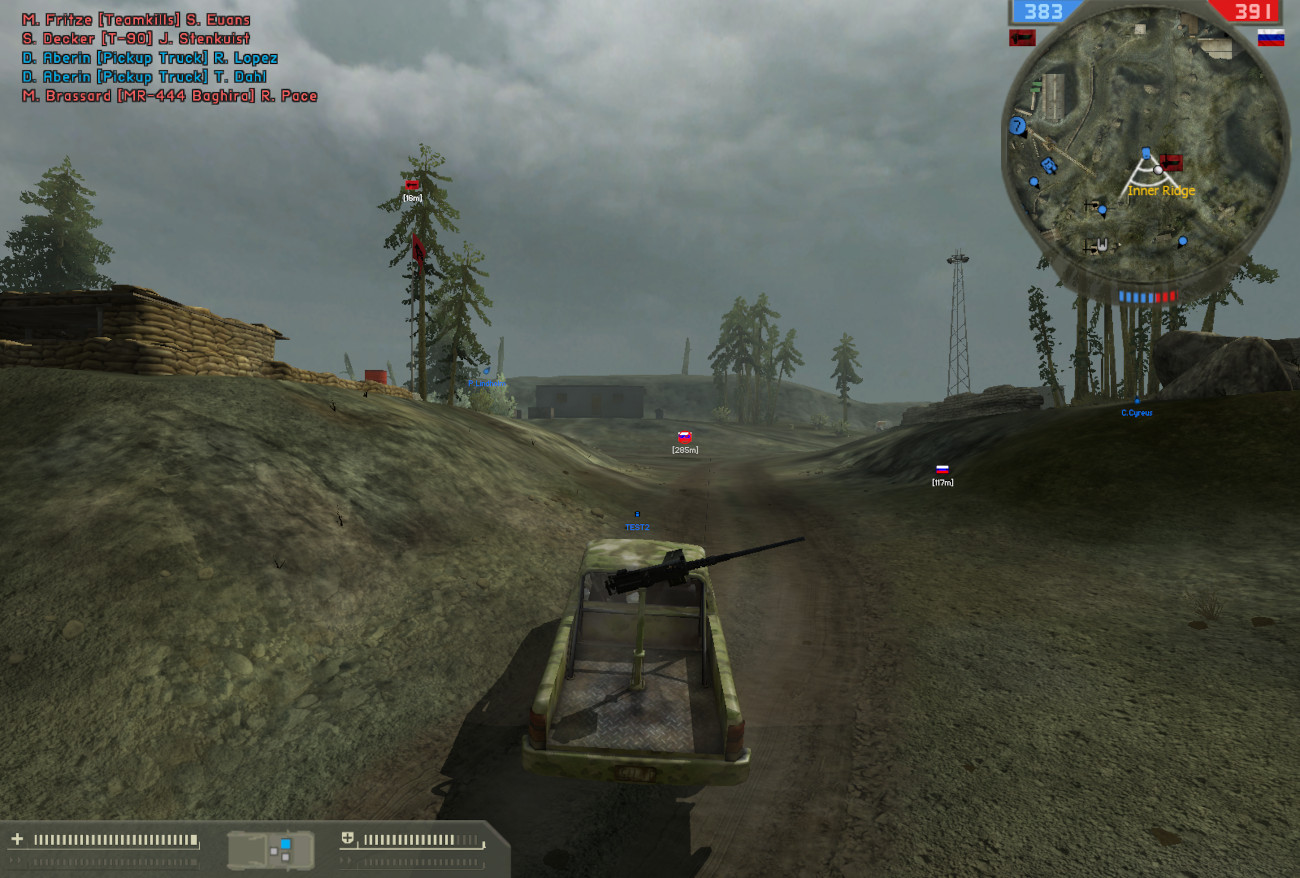Click the flag marker showing [117m]
1300x878 pixels.
940,470
